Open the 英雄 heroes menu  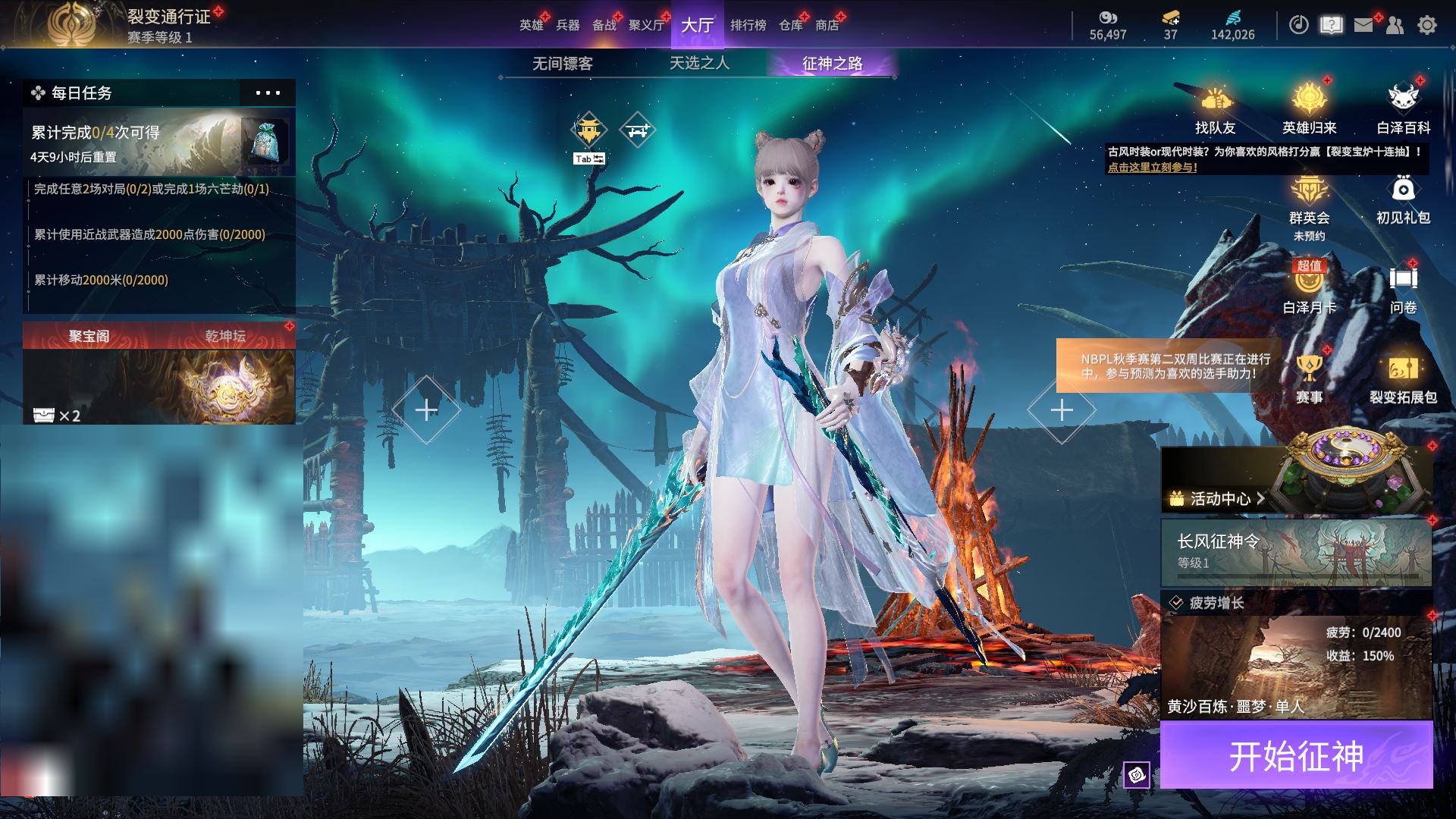[531, 25]
